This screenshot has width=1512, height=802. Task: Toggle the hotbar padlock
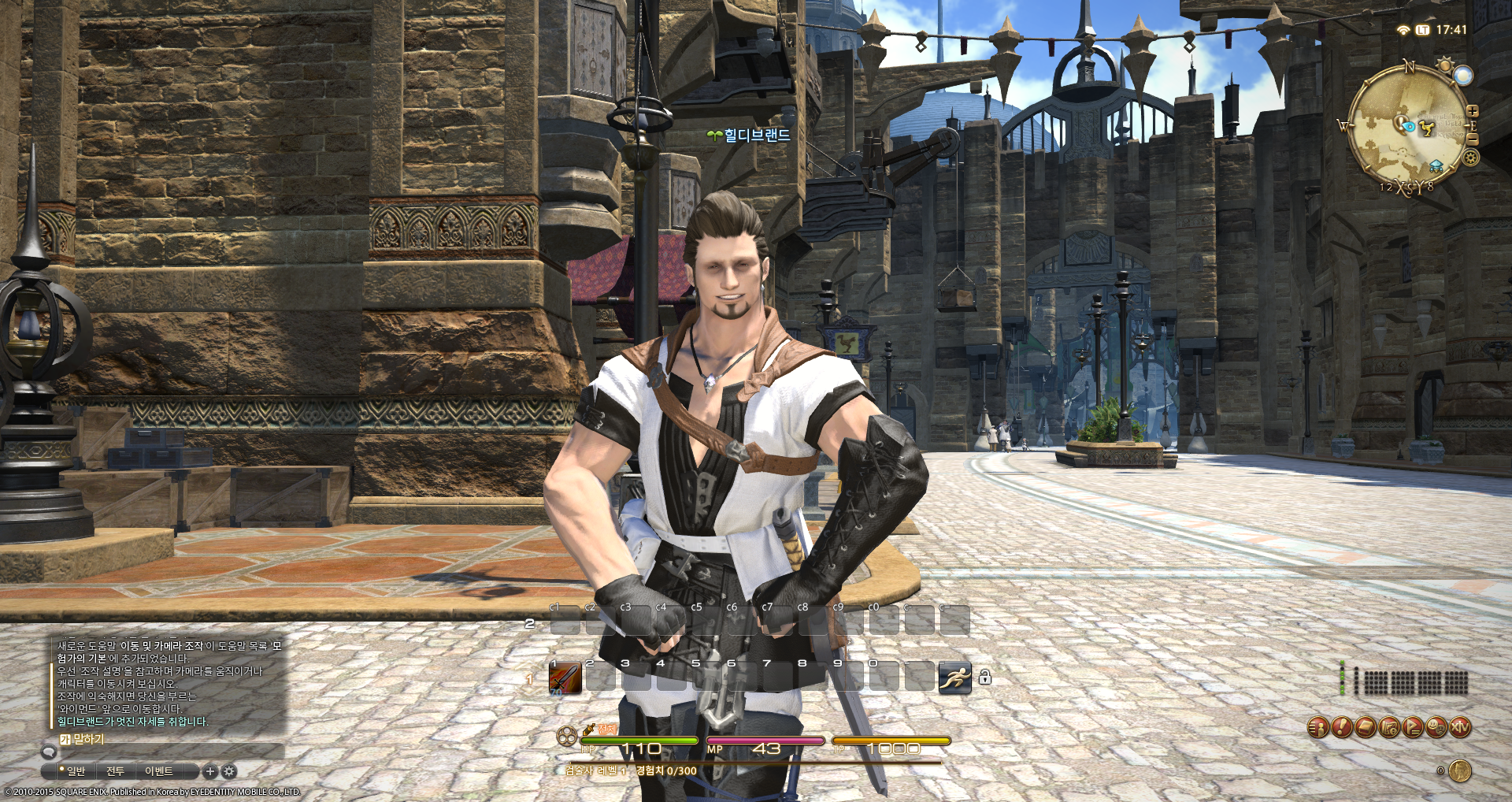[x=984, y=677]
